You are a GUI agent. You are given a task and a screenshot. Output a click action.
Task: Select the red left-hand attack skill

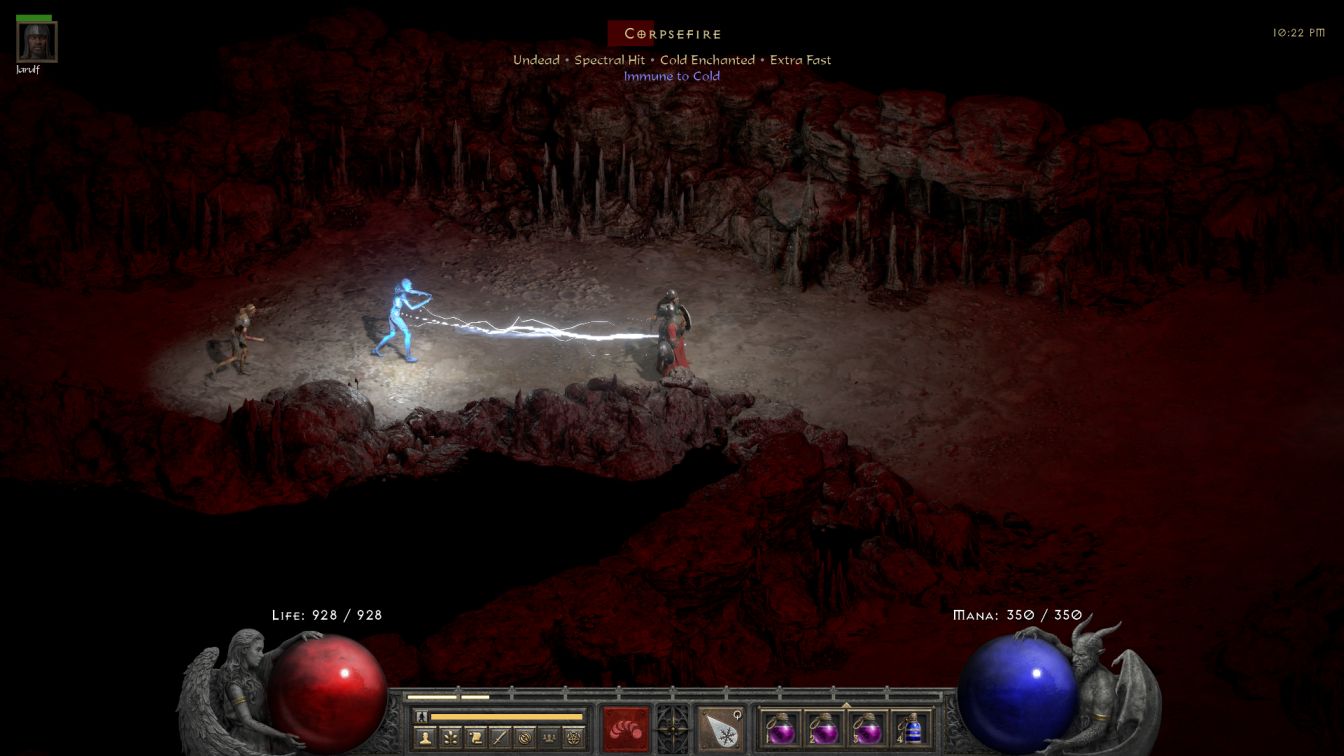tap(625, 729)
